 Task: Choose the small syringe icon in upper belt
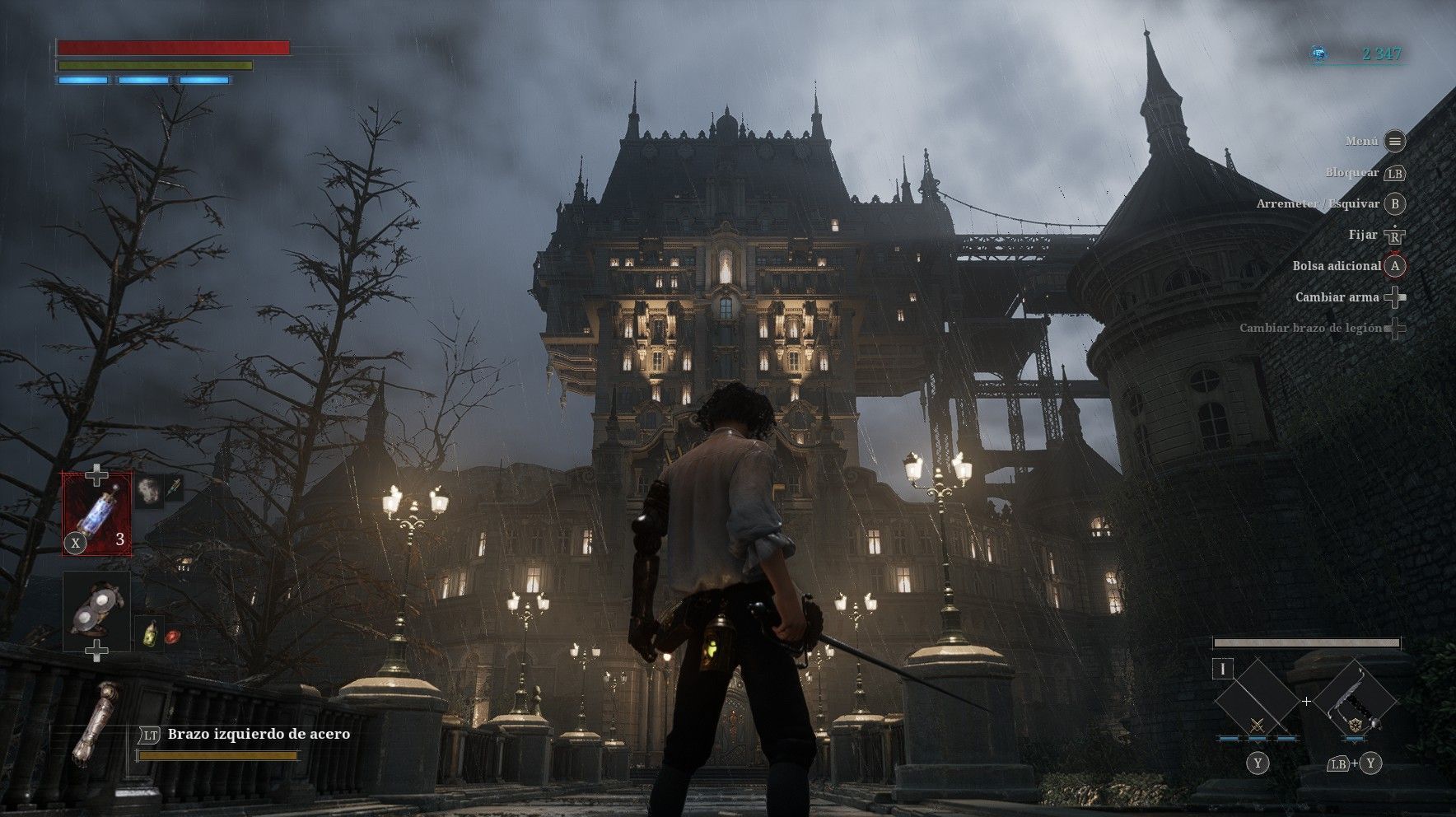(x=174, y=489)
